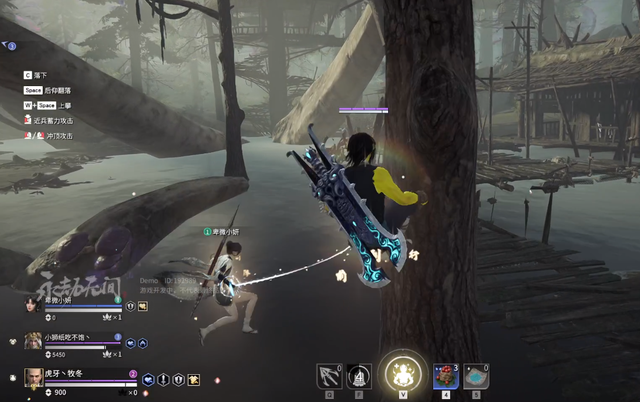Select teammate 小狮纸吃不饱's portrait
This screenshot has width=640, height=402.
(x=33, y=340)
